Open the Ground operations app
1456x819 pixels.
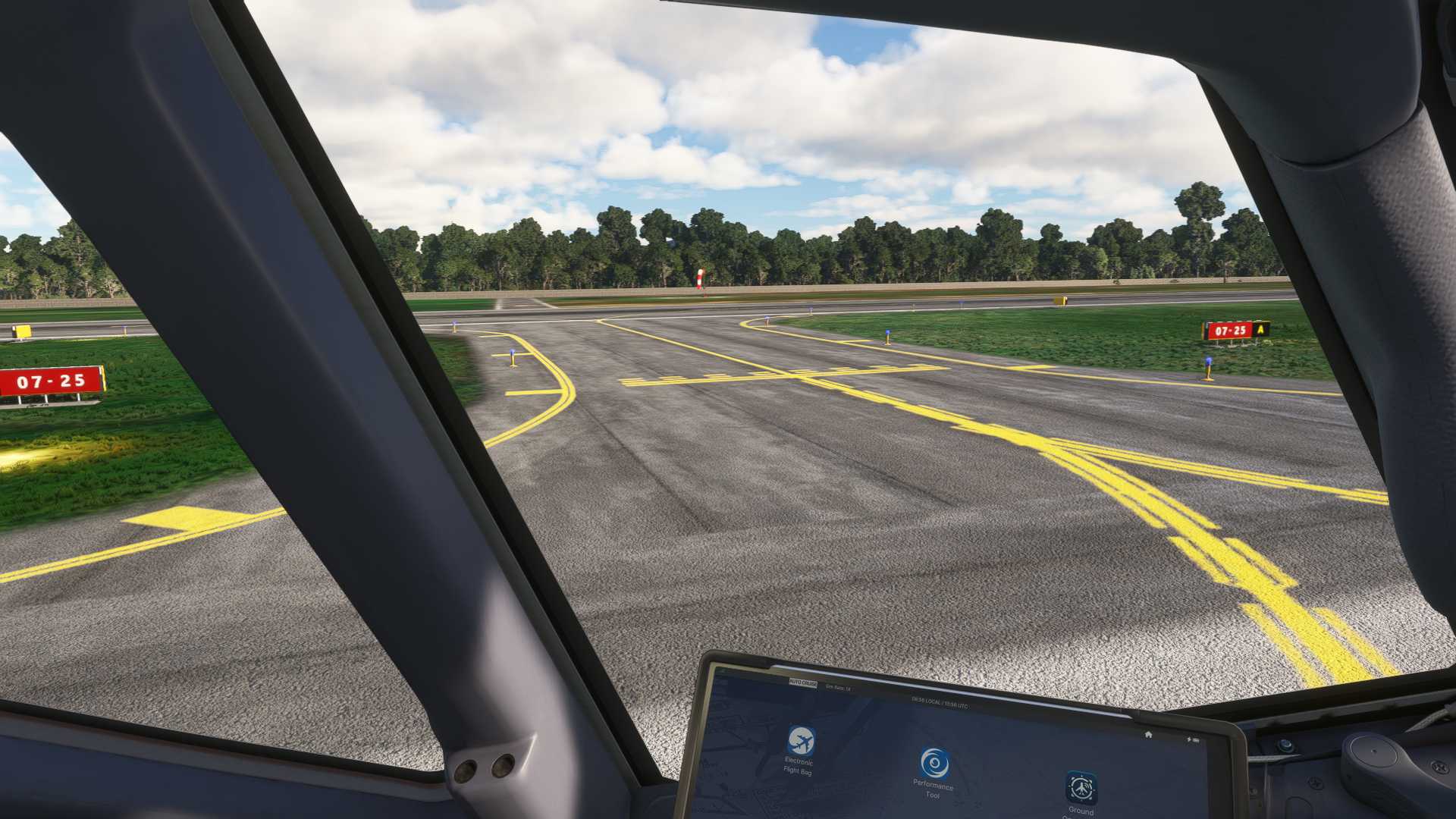[x=1081, y=789]
